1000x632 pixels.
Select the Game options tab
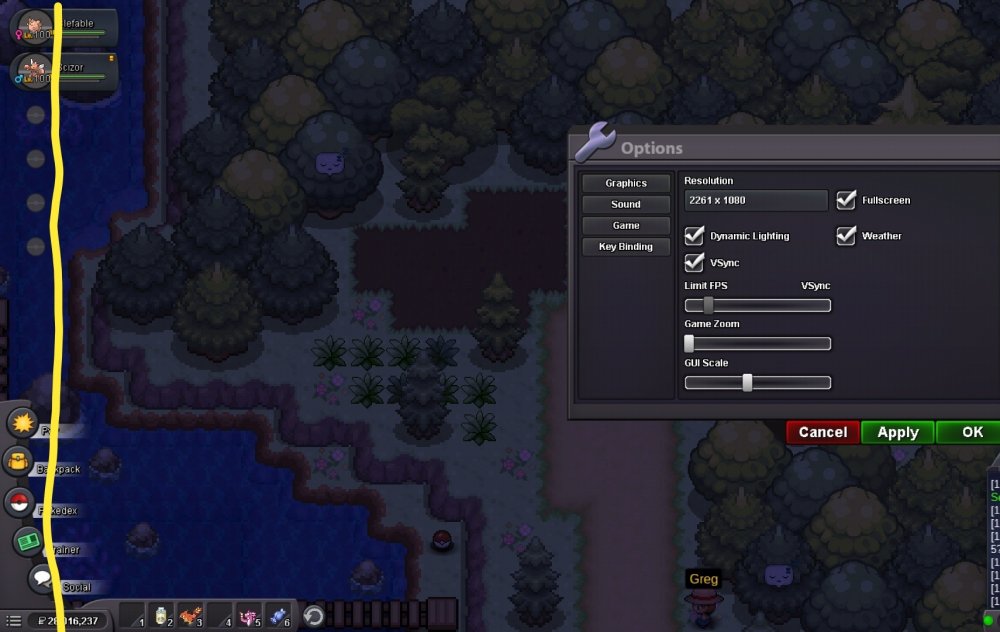tap(626, 225)
